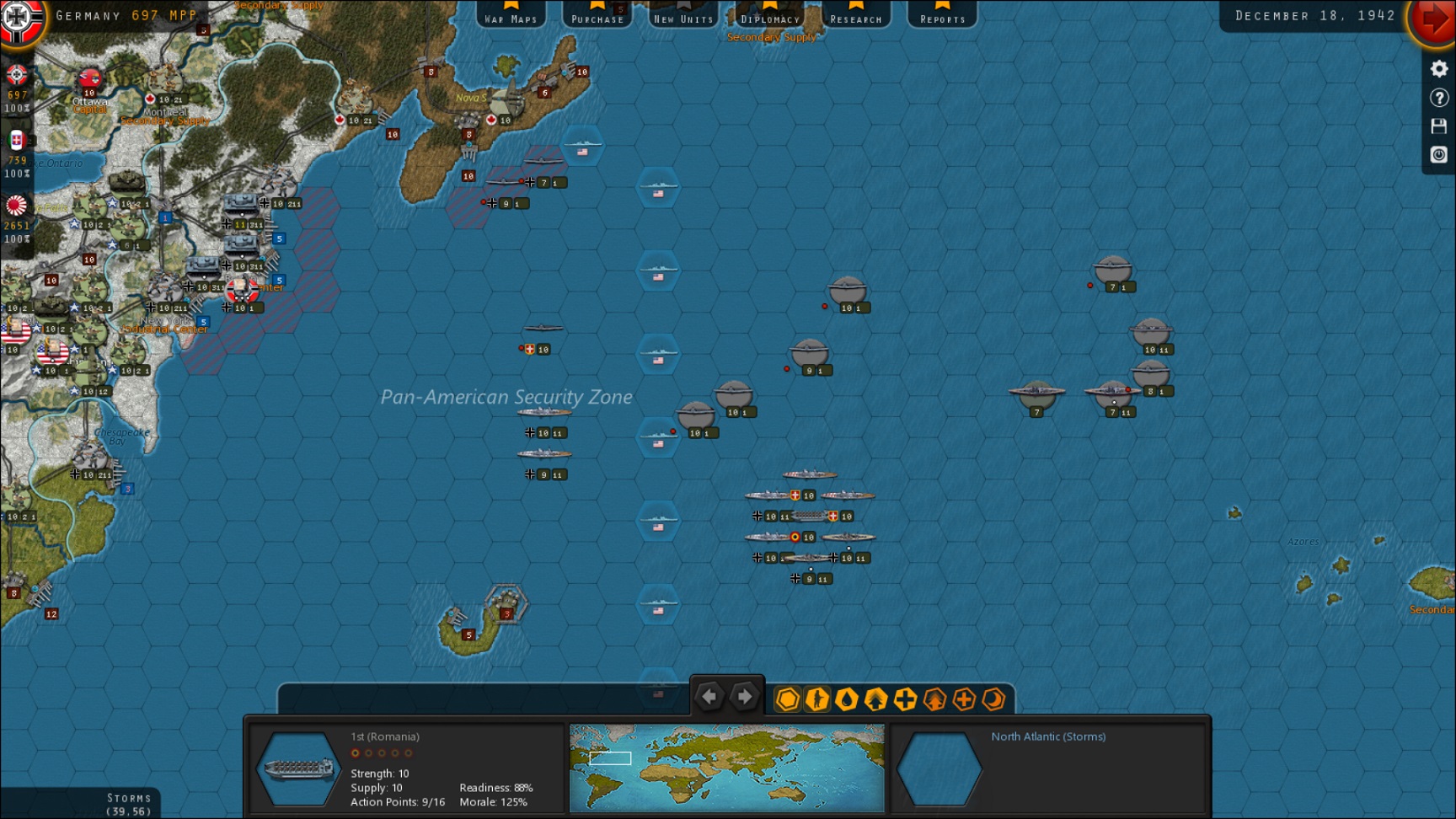Open the Research screen
The height and width of the screenshot is (819, 1456).
856,14
